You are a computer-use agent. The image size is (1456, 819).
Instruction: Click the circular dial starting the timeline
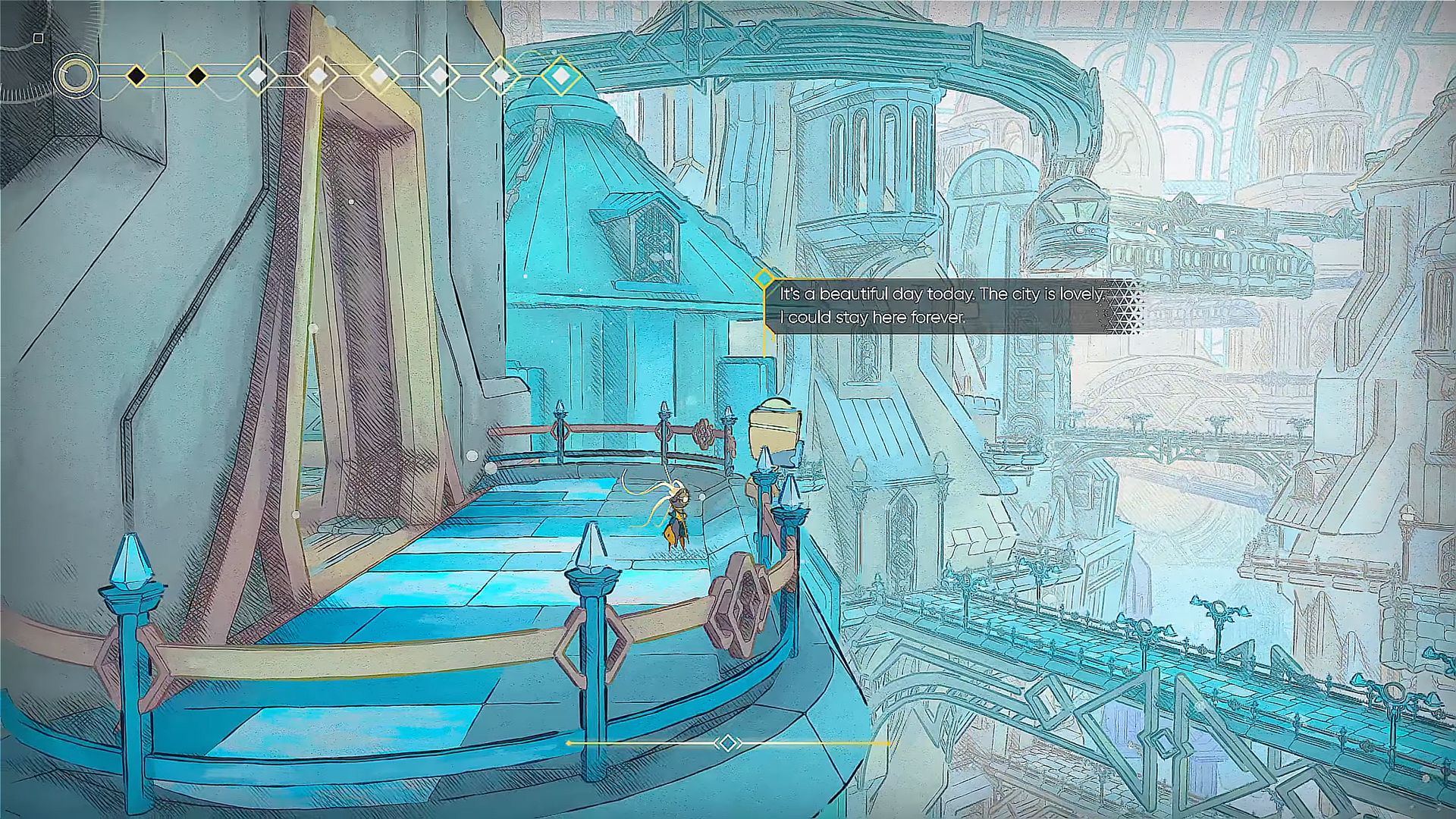click(76, 76)
